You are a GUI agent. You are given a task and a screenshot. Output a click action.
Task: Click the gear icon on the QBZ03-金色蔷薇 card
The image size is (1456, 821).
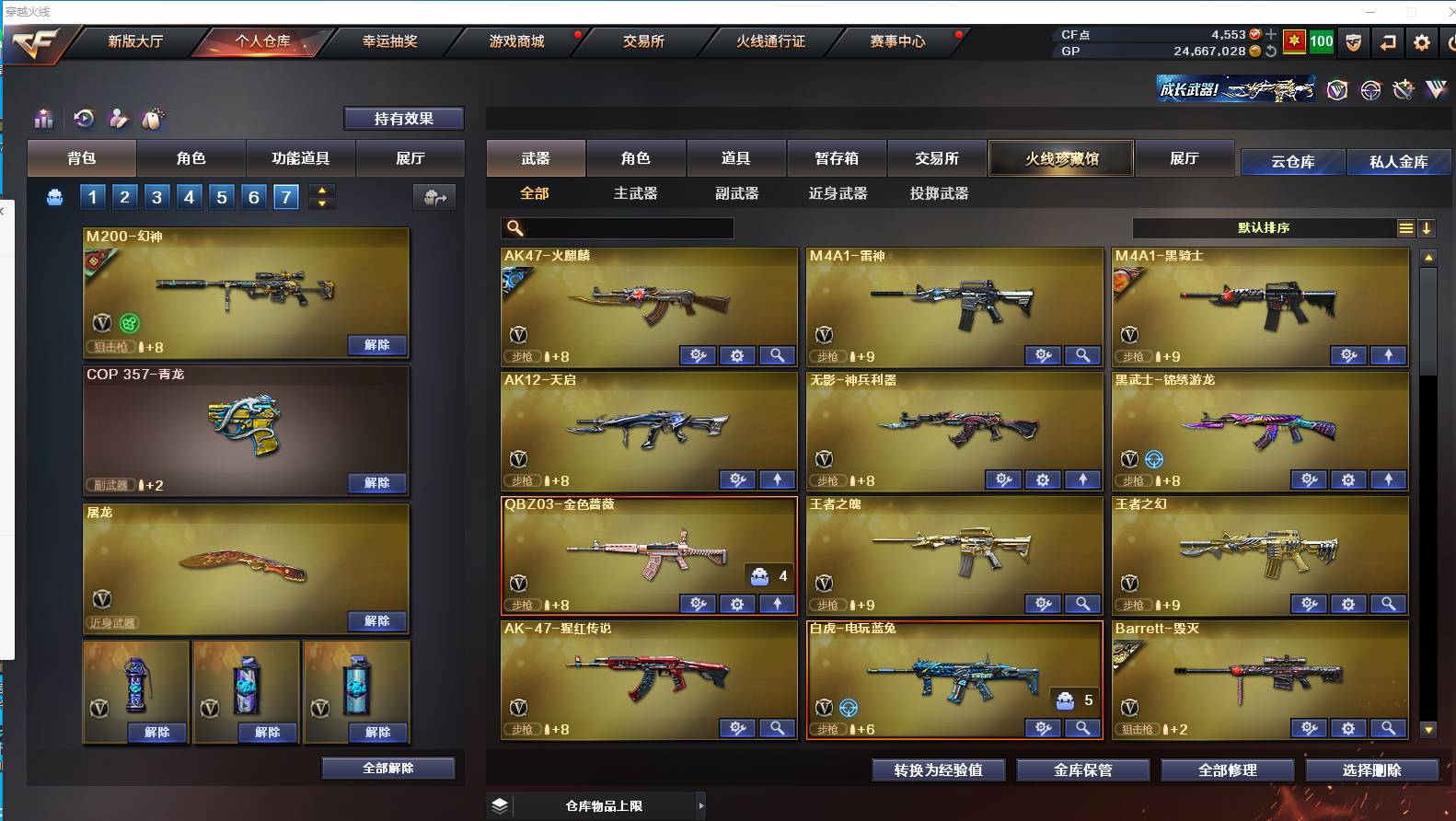click(736, 604)
